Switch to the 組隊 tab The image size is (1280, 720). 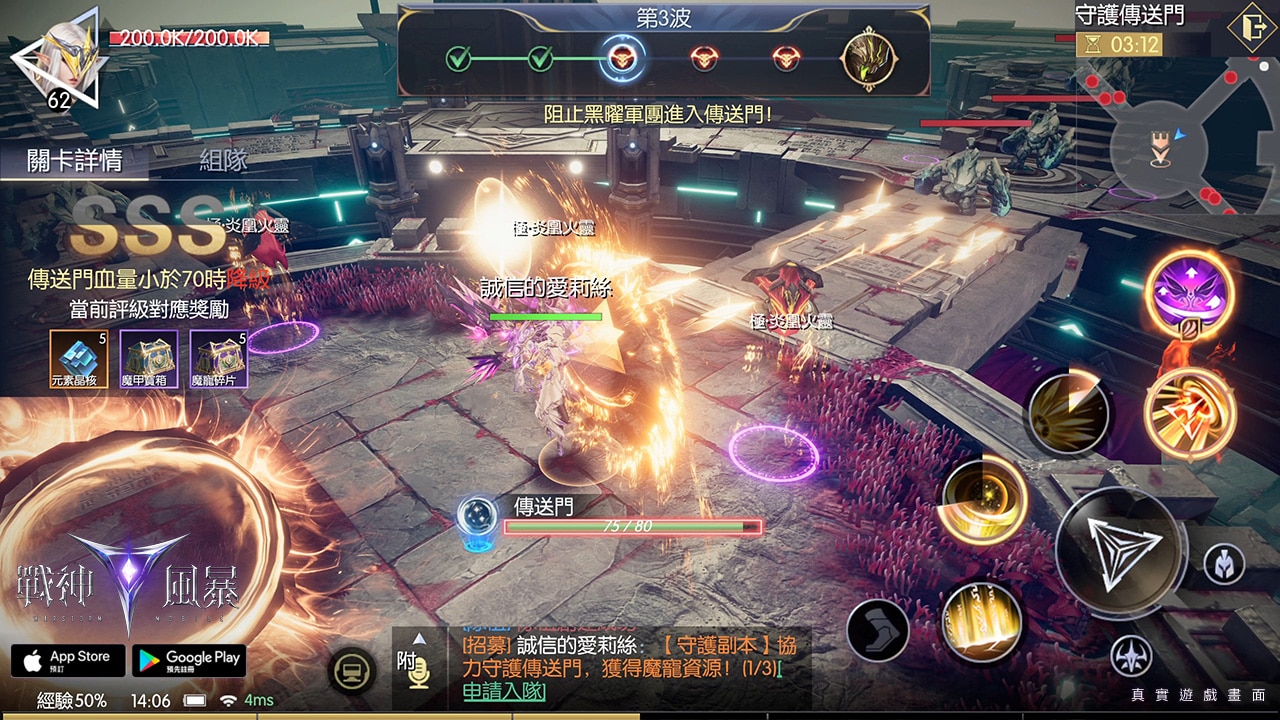coord(223,160)
